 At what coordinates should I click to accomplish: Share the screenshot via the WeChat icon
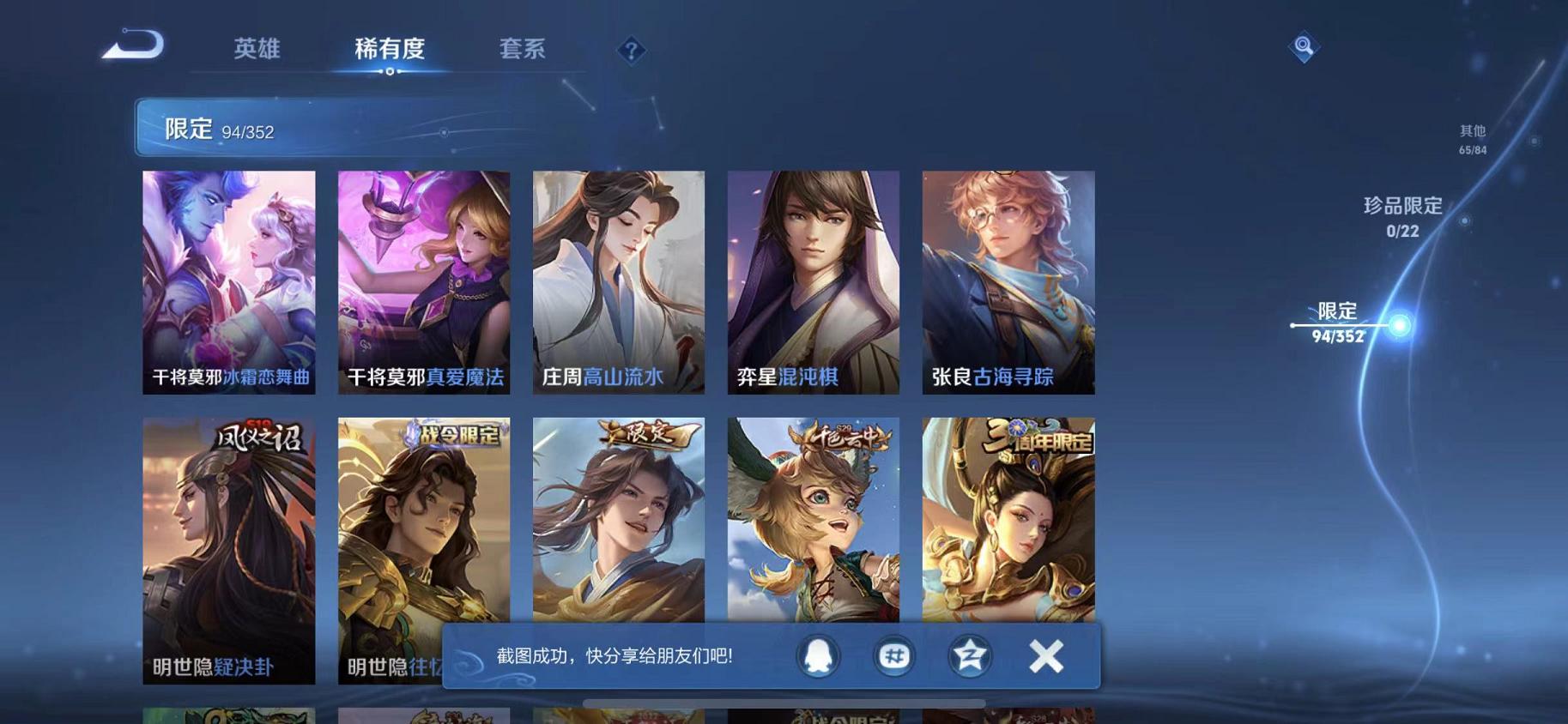click(x=893, y=655)
